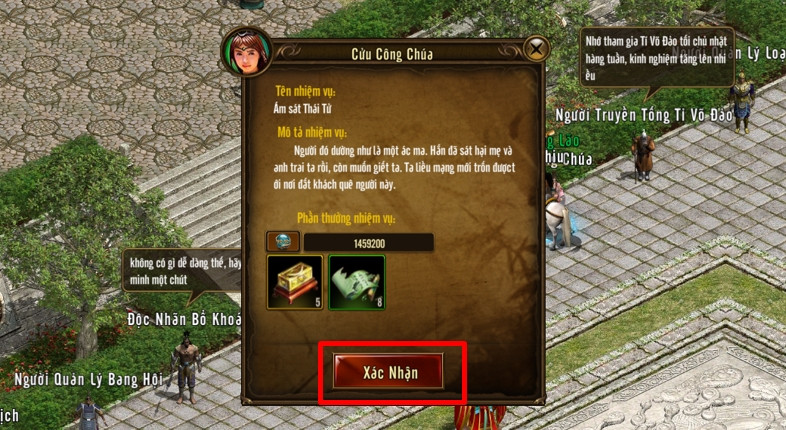Select the golden chest reward item

pyautogui.click(x=295, y=280)
